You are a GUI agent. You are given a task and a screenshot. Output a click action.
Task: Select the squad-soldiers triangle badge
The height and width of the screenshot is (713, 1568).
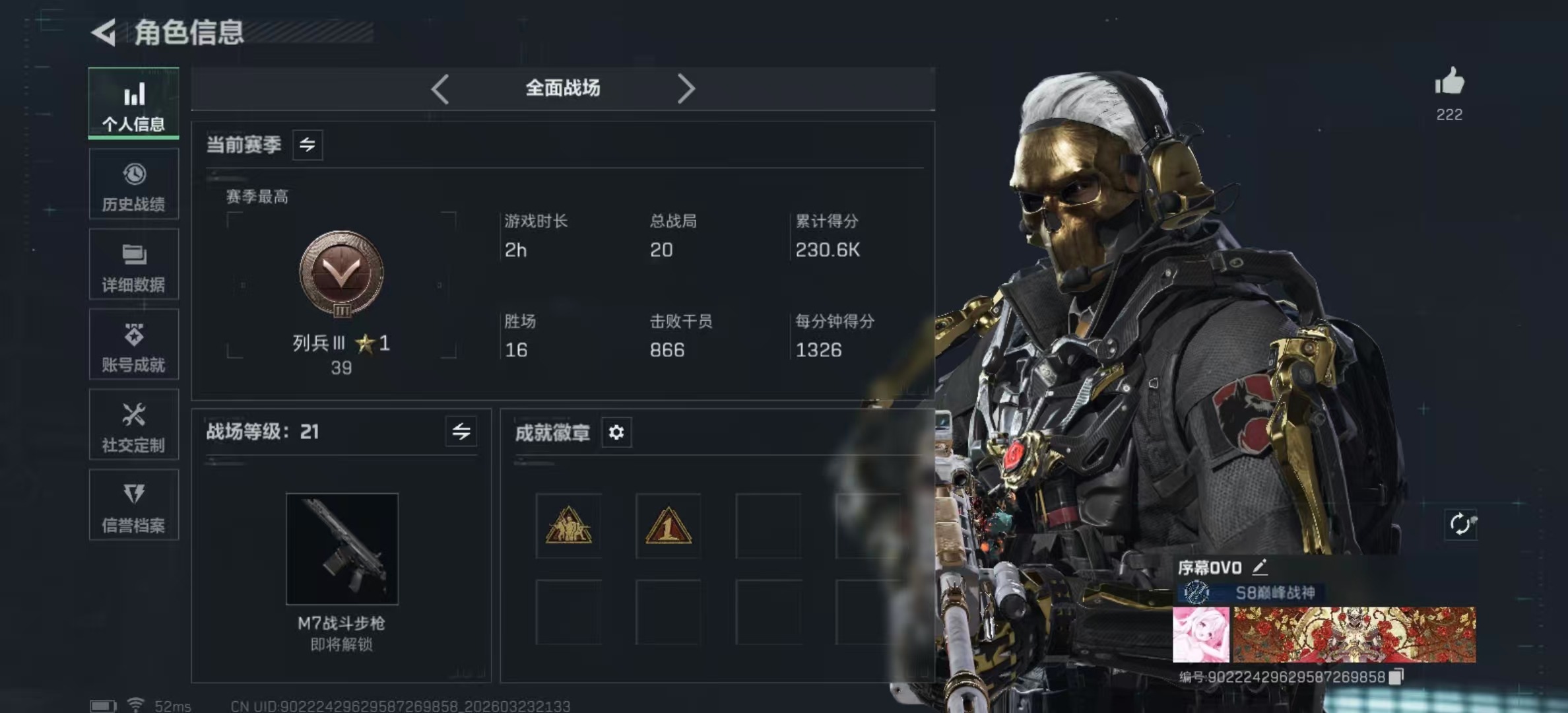point(568,526)
